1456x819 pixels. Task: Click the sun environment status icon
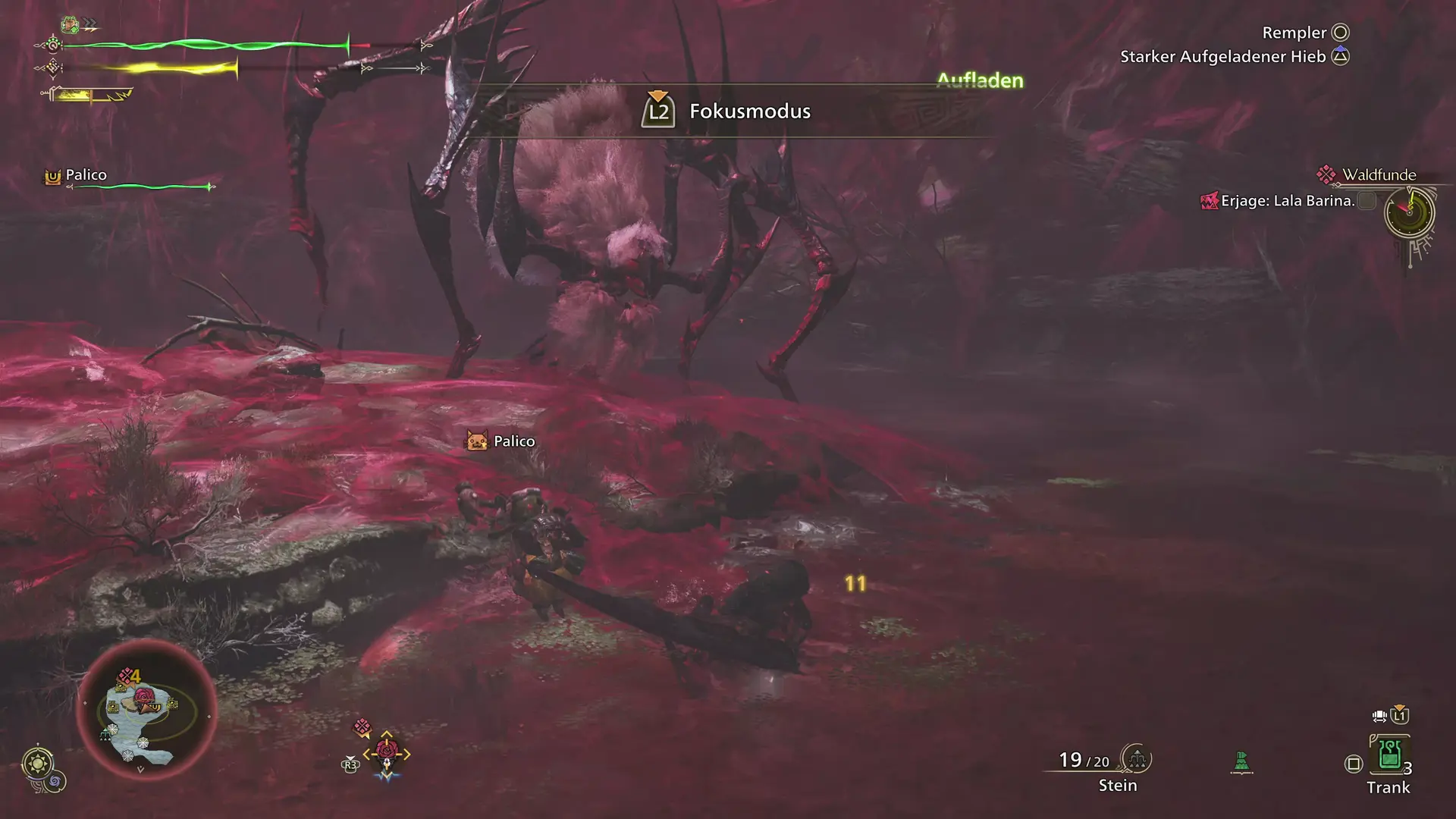click(38, 762)
